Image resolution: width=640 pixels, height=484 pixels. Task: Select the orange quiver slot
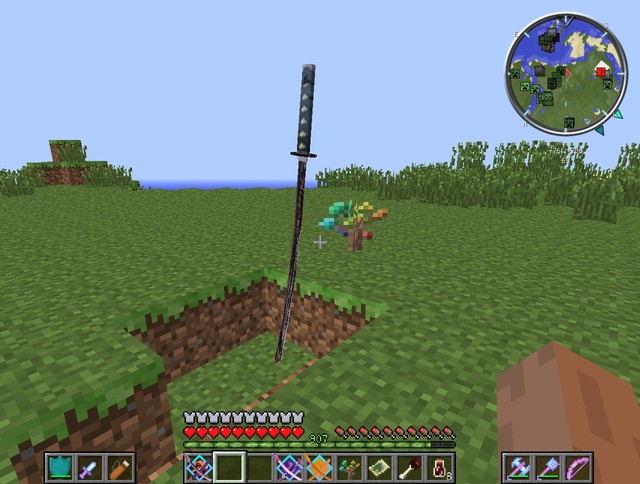(119, 467)
